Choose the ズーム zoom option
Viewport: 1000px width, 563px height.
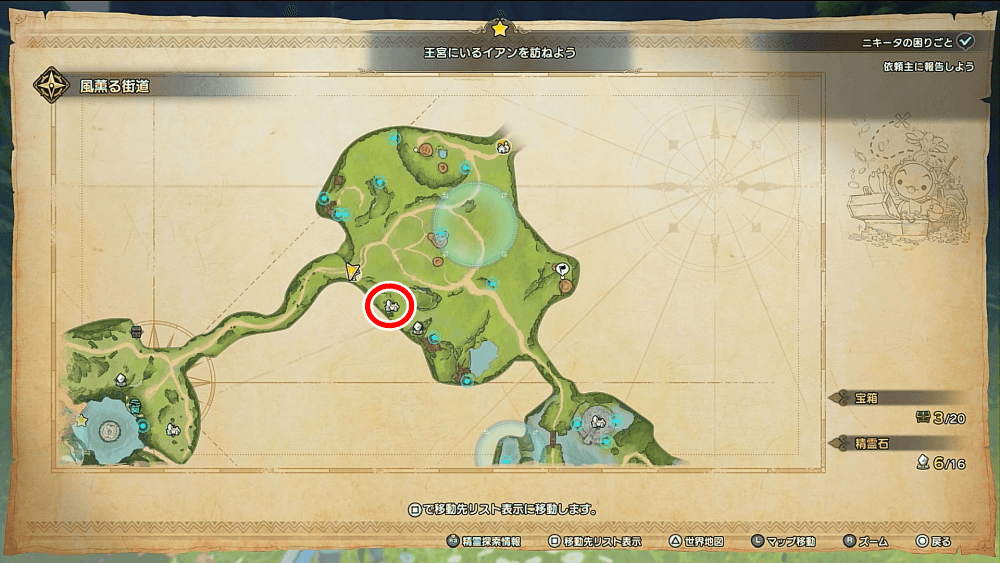click(865, 541)
